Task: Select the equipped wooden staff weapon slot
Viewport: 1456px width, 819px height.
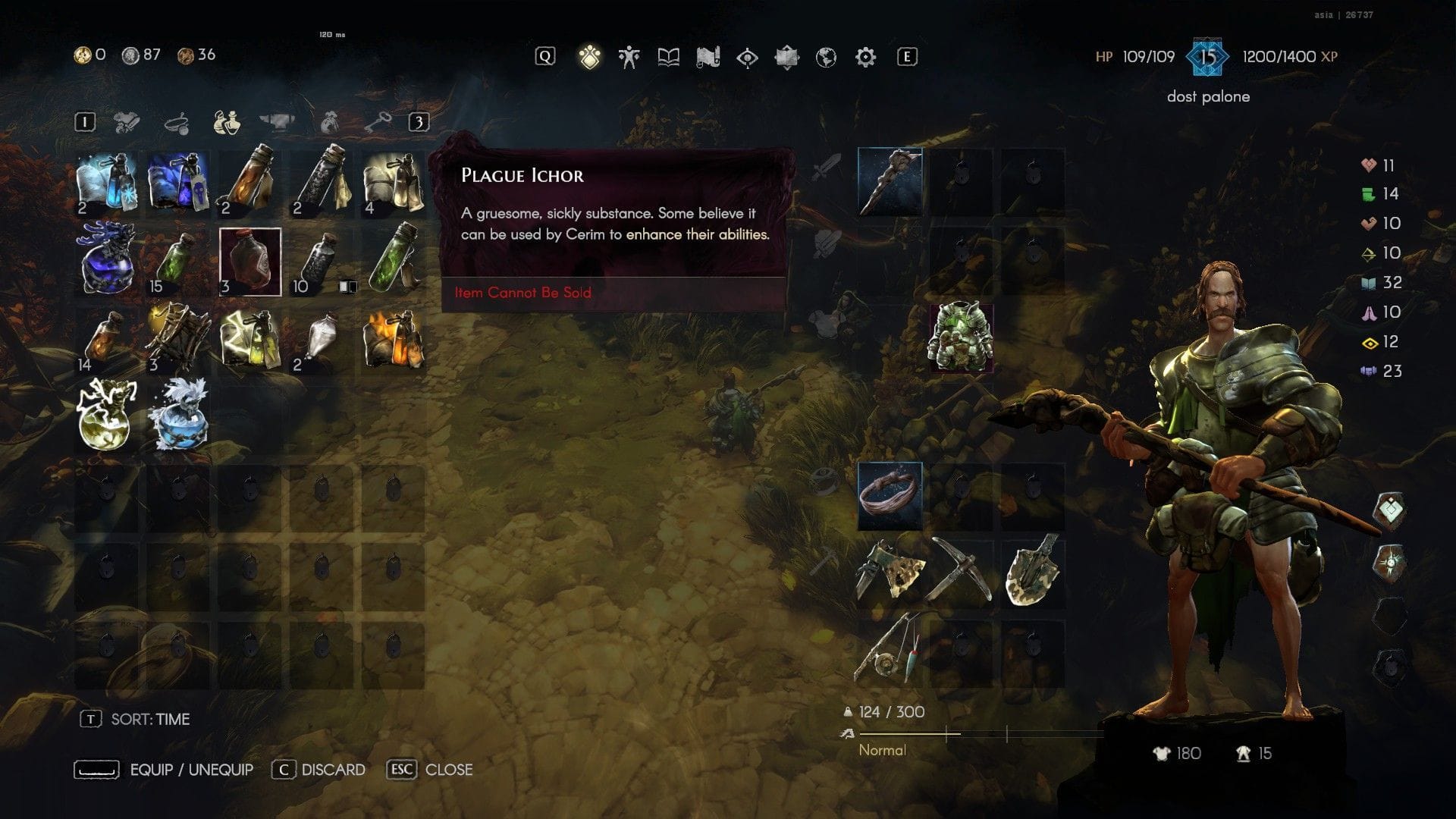Action: click(890, 182)
